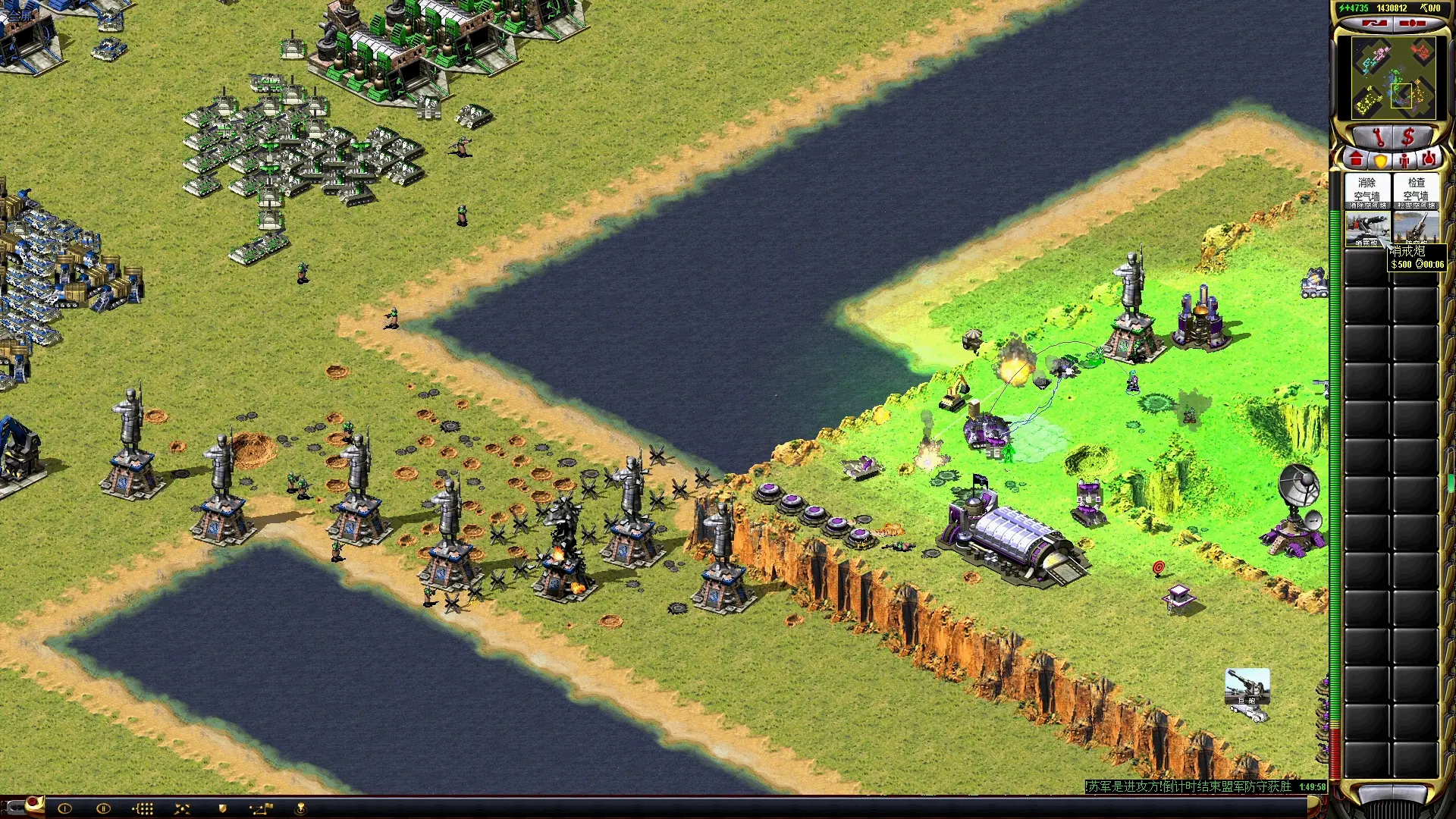
Task: Select the 检查空气墙 cameo
Action: (x=1416, y=192)
